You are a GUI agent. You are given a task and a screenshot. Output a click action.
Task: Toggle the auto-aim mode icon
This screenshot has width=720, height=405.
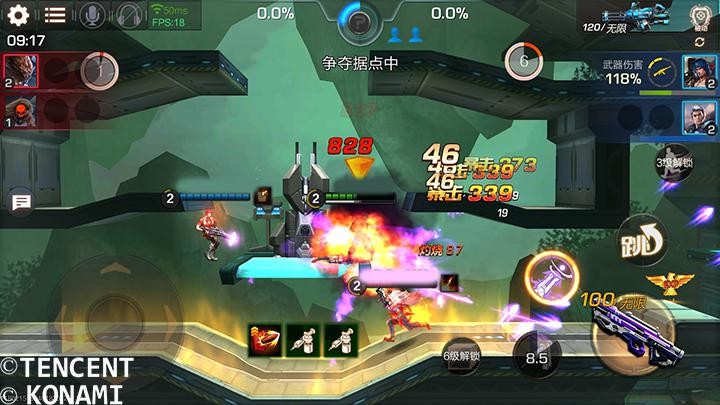(x=701, y=17)
